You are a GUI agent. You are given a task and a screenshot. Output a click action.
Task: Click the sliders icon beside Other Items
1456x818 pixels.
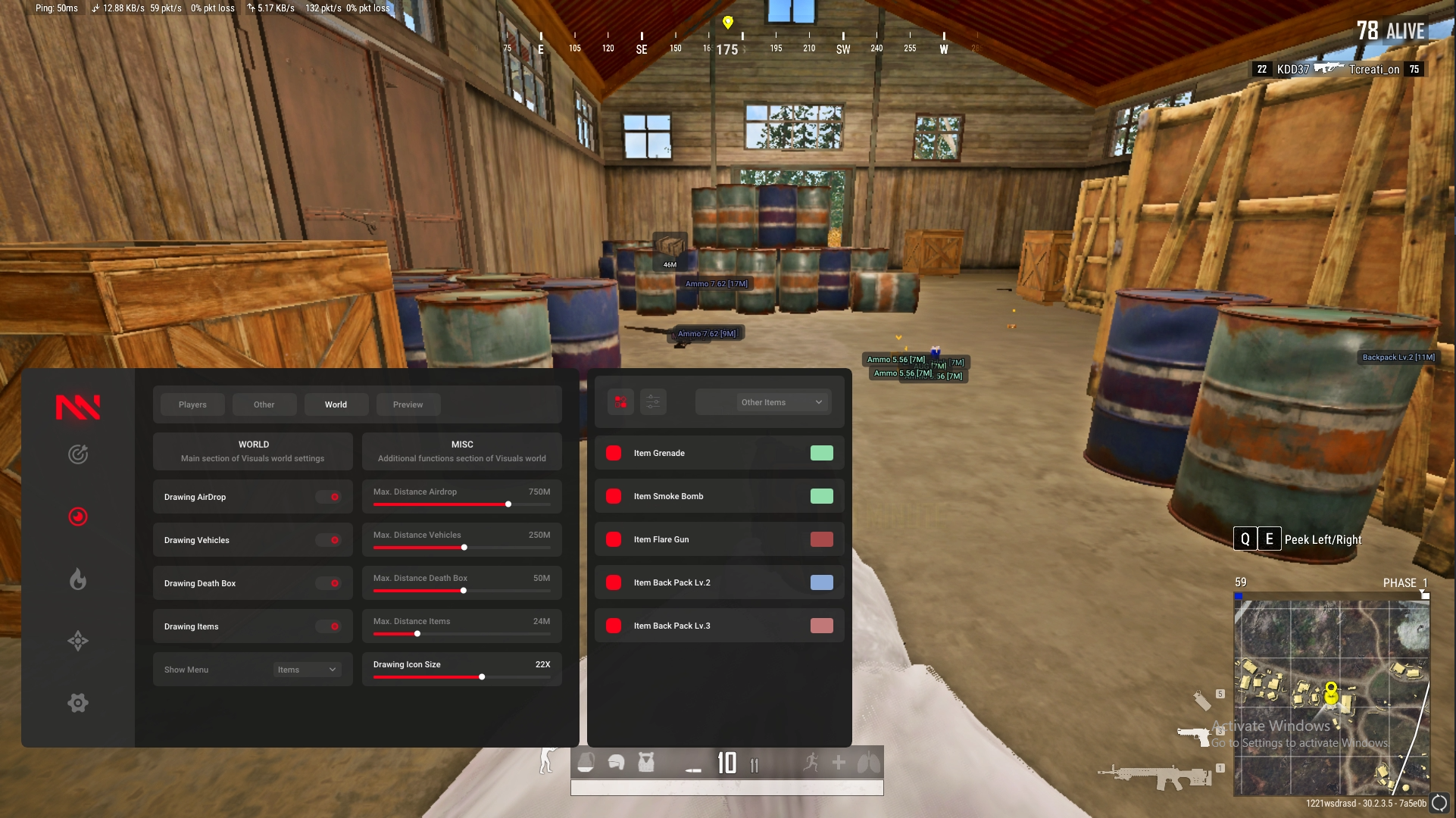(653, 402)
